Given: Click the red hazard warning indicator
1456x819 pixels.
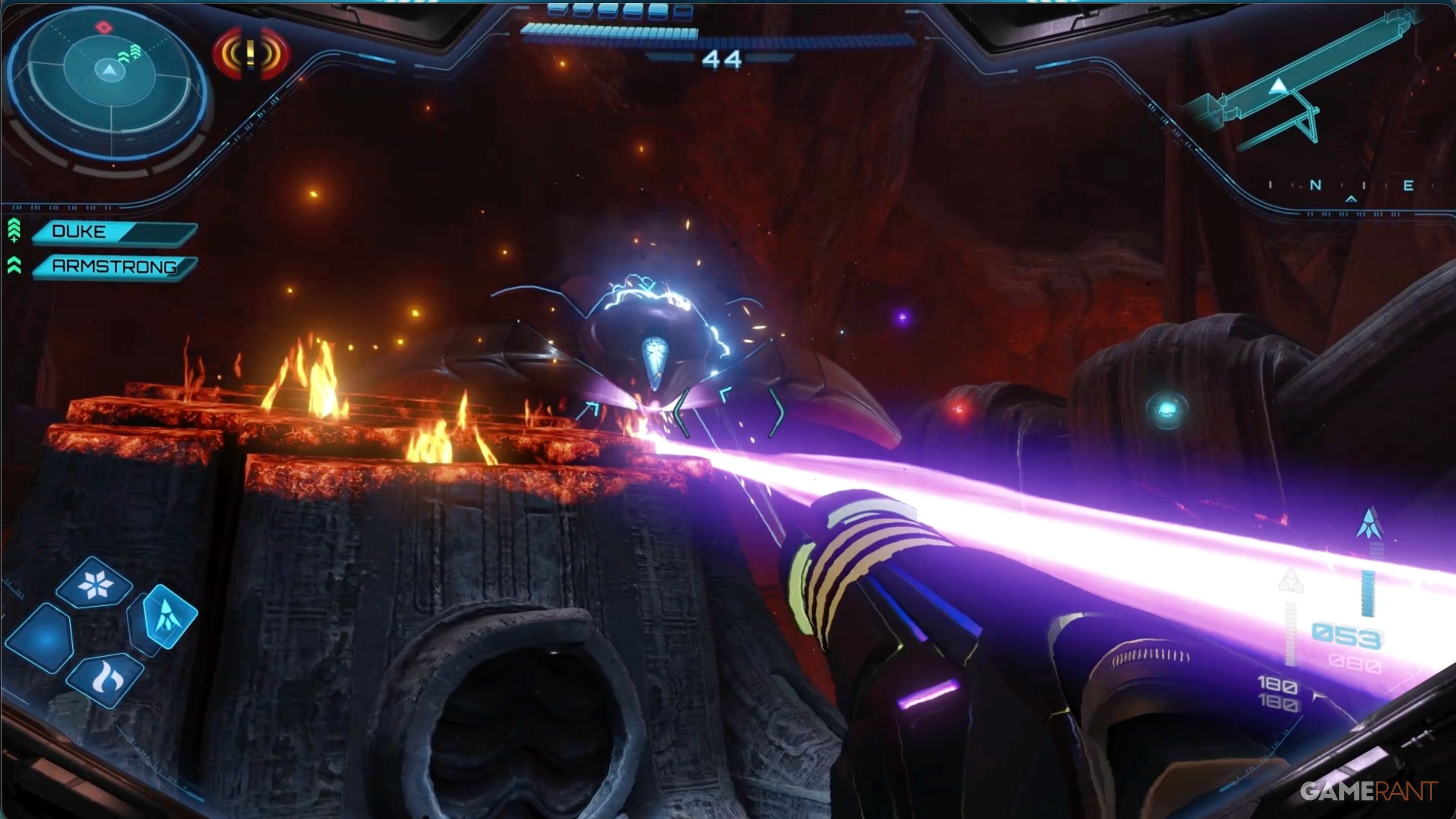Looking at the screenshot, I should click(252, 54).
